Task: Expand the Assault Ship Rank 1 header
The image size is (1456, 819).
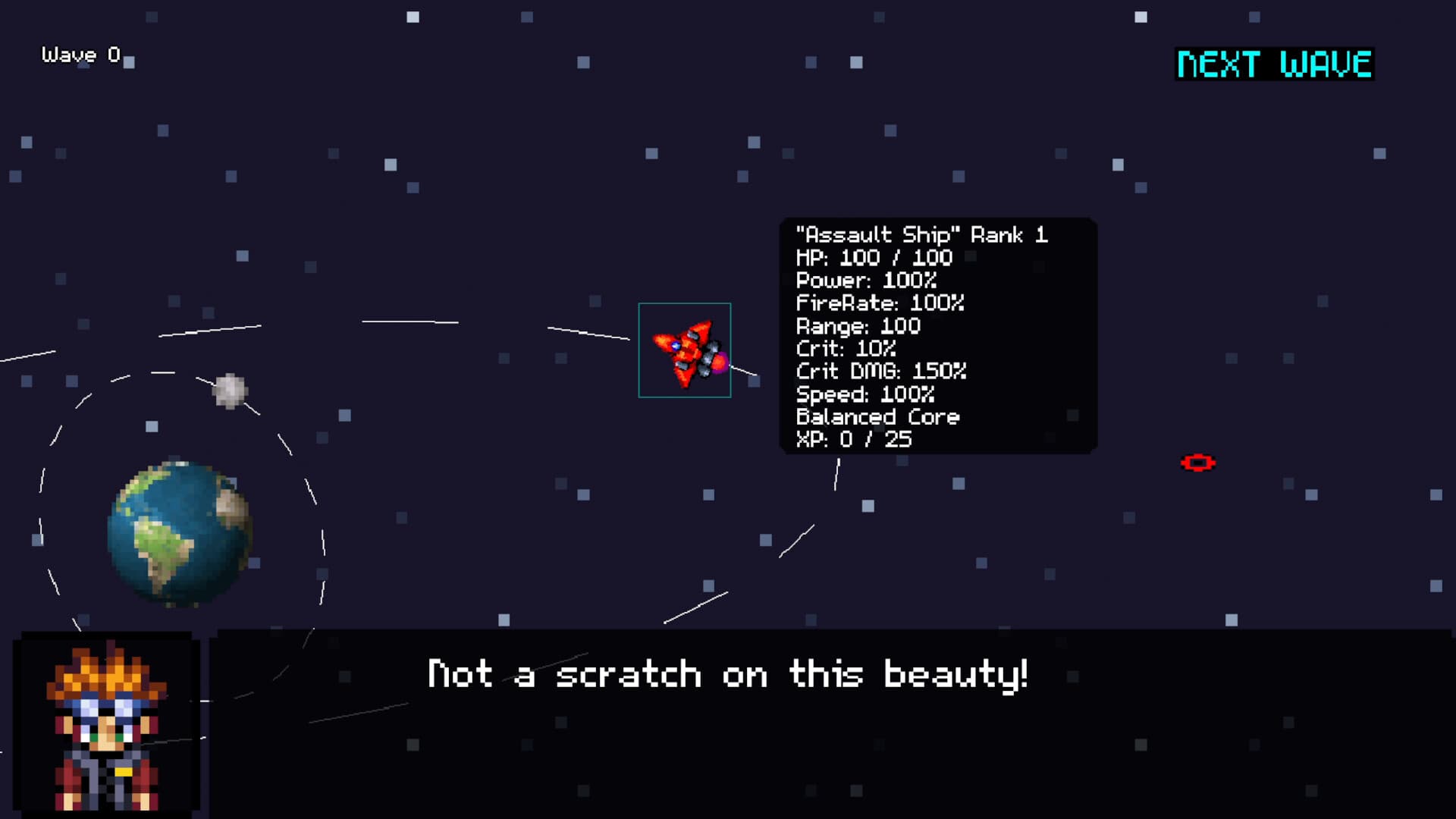Action: pyautogui.click(x=921, y=235)
